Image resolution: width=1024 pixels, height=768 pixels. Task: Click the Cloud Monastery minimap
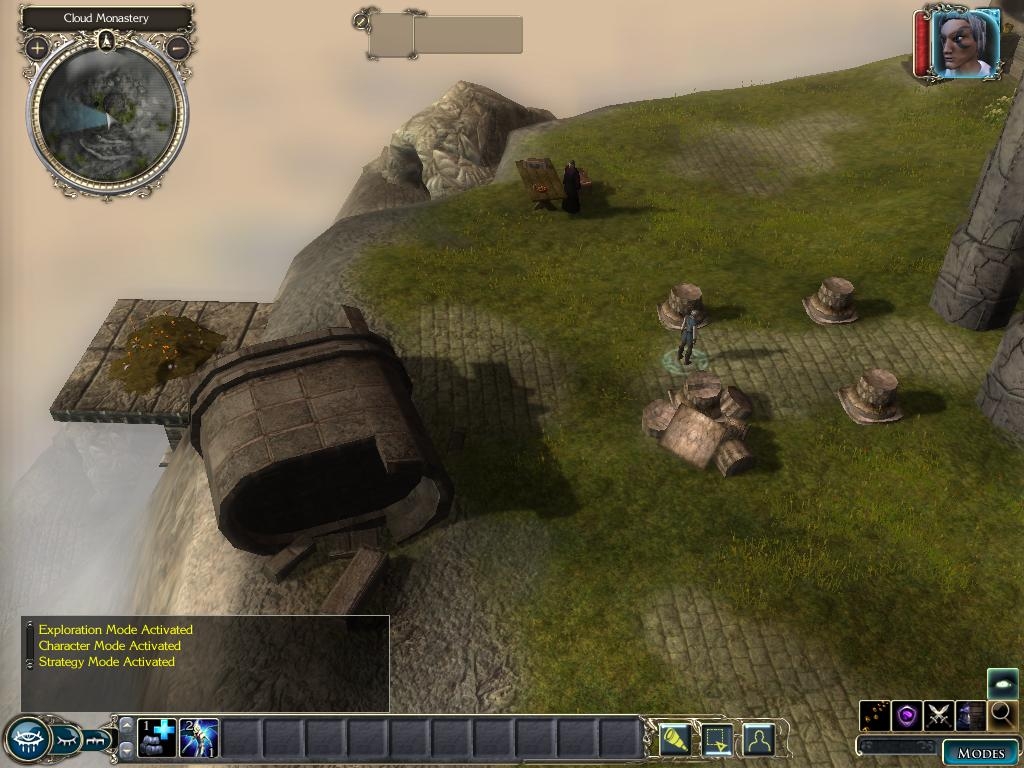click(x=107, y=113)
